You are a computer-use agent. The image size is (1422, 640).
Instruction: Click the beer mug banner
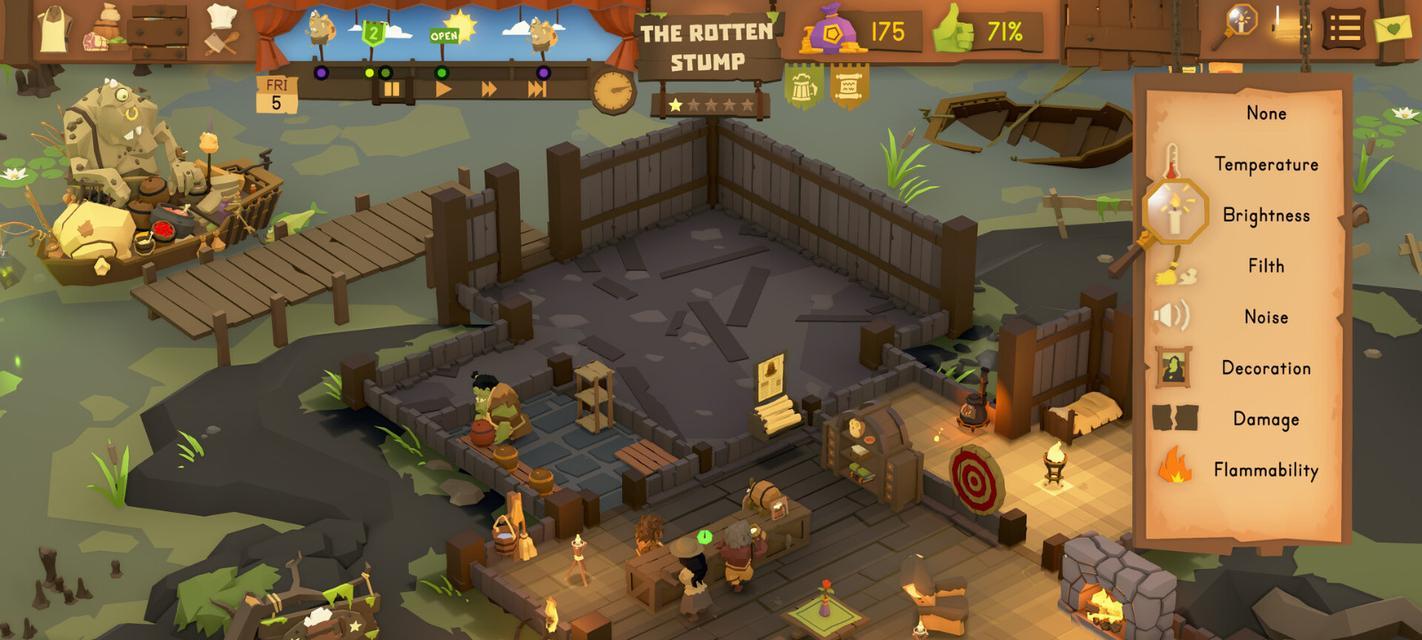click(x=803, y=86)
